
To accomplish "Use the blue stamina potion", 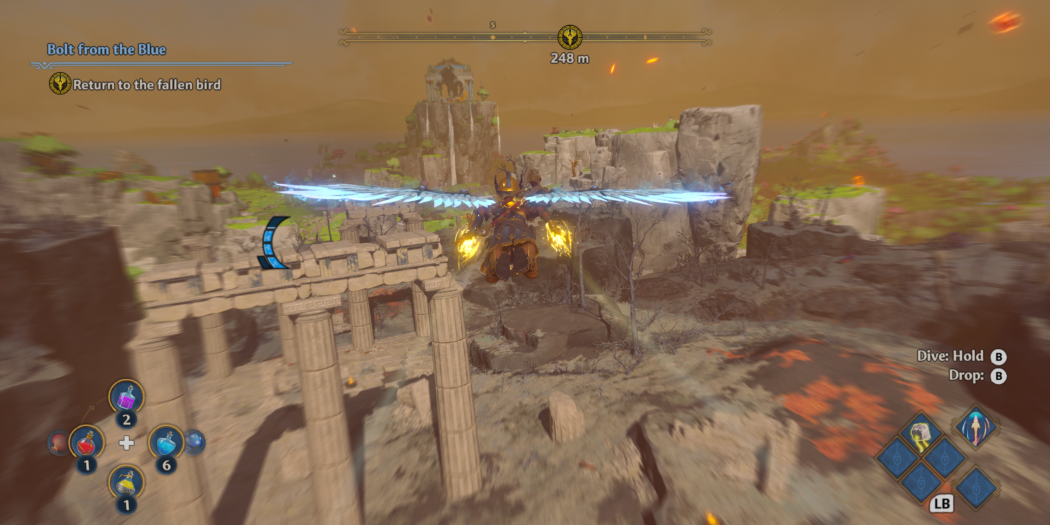I will pos(165,441).
